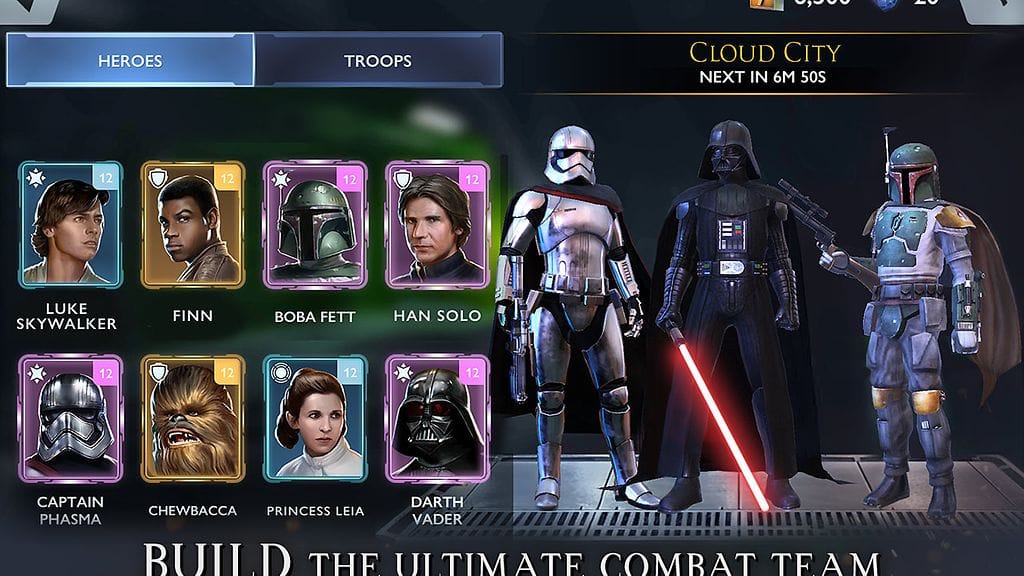1024x576 pixels.
Task: Select the Luke Skywalker hero card
Action: pos(70,225)
